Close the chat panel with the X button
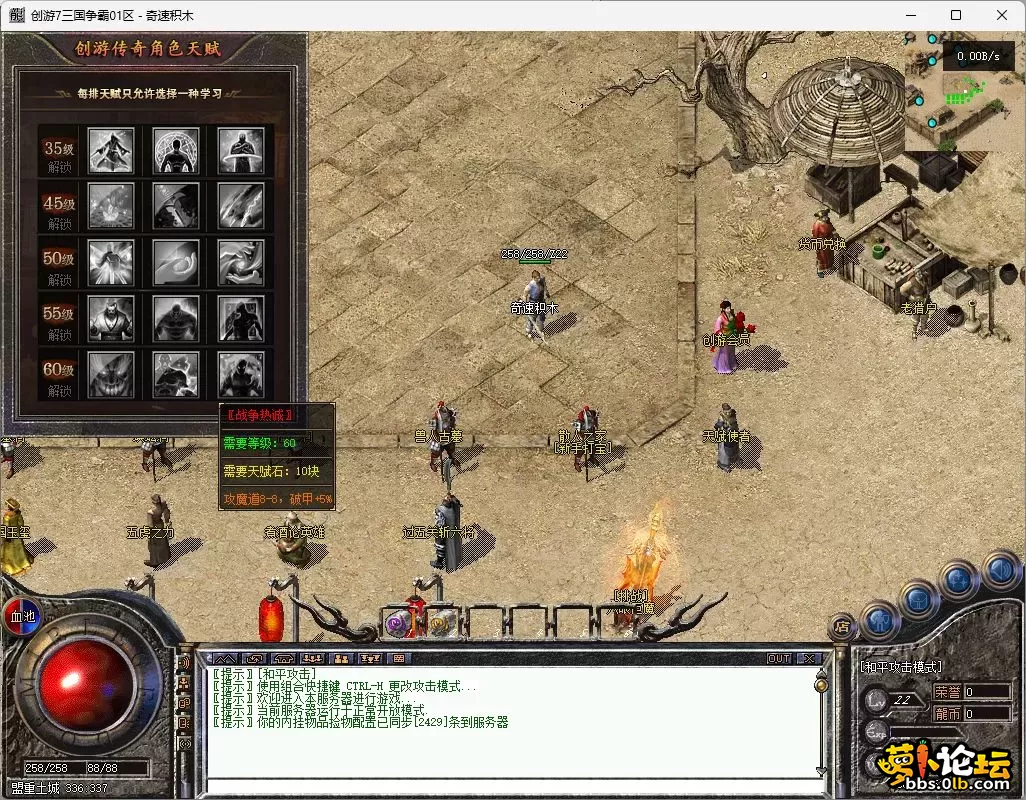Screen dimensions: 1026x800 click(x=808, y=658)
